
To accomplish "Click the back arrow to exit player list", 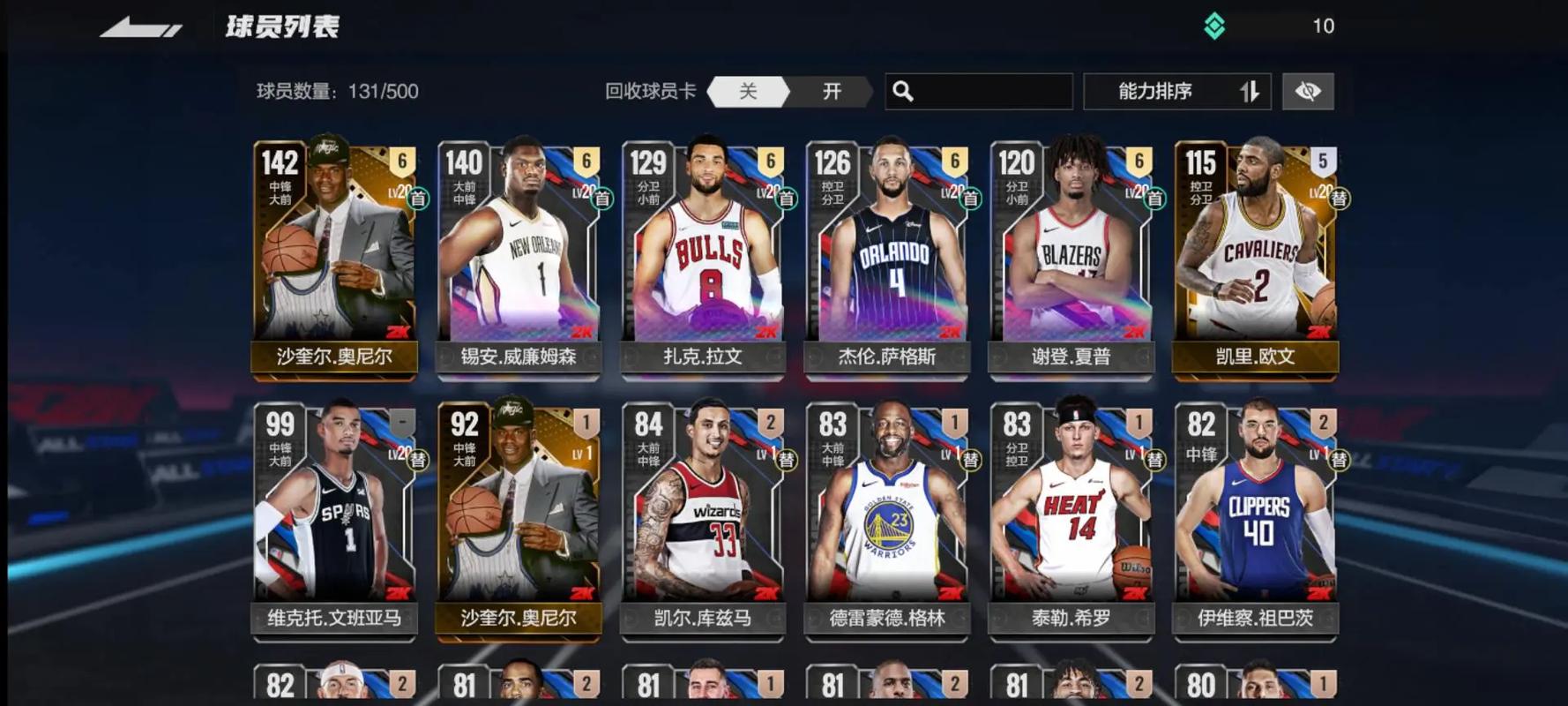I will (x=146, y=25).
